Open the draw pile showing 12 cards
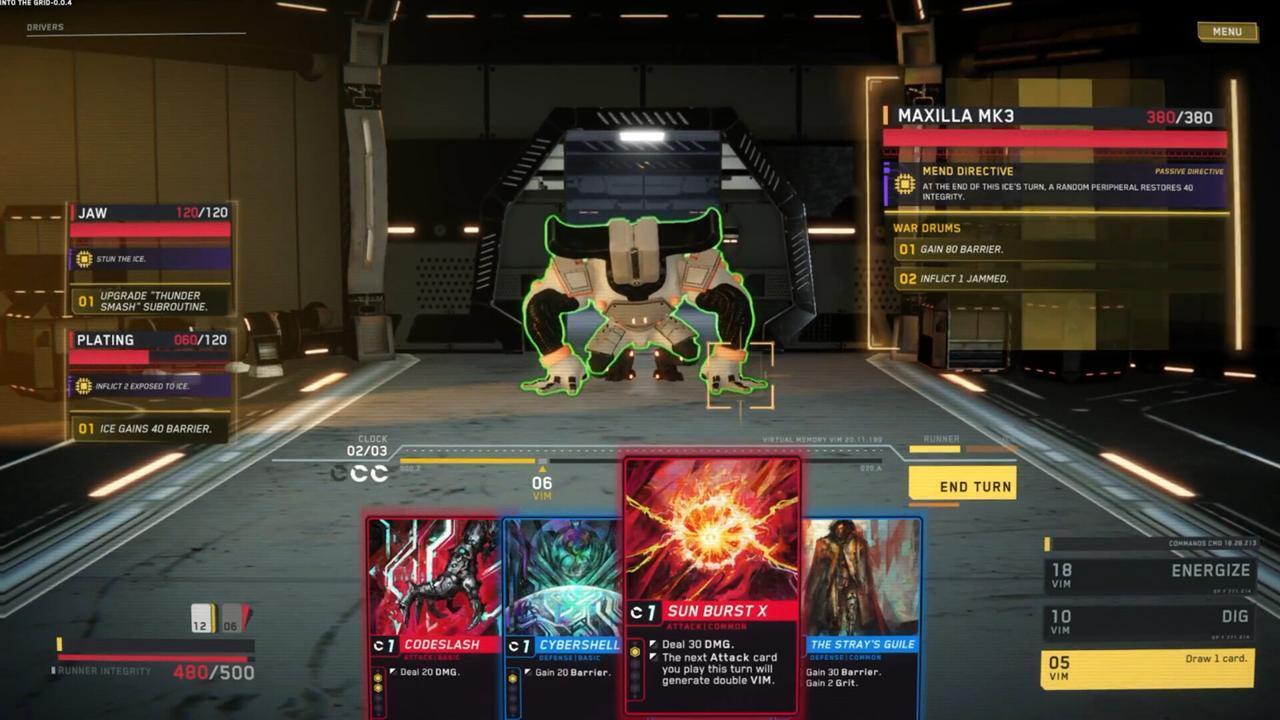This screenshot has width=1280, height=720. [x=203, y=619]
